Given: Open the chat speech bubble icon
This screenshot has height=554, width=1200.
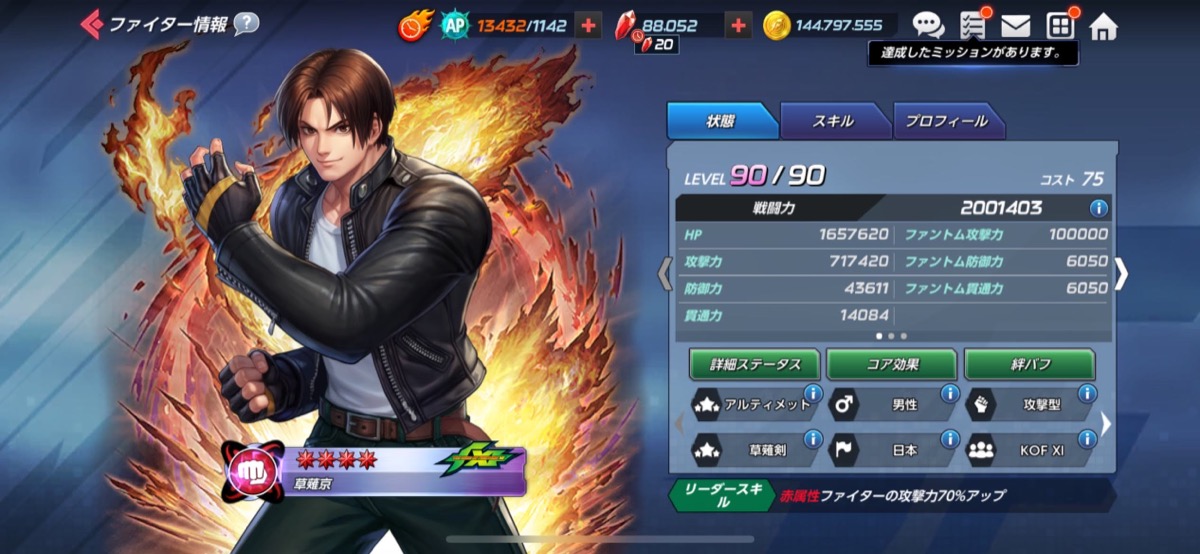Looking at the screenshot, I should [928, 25].
